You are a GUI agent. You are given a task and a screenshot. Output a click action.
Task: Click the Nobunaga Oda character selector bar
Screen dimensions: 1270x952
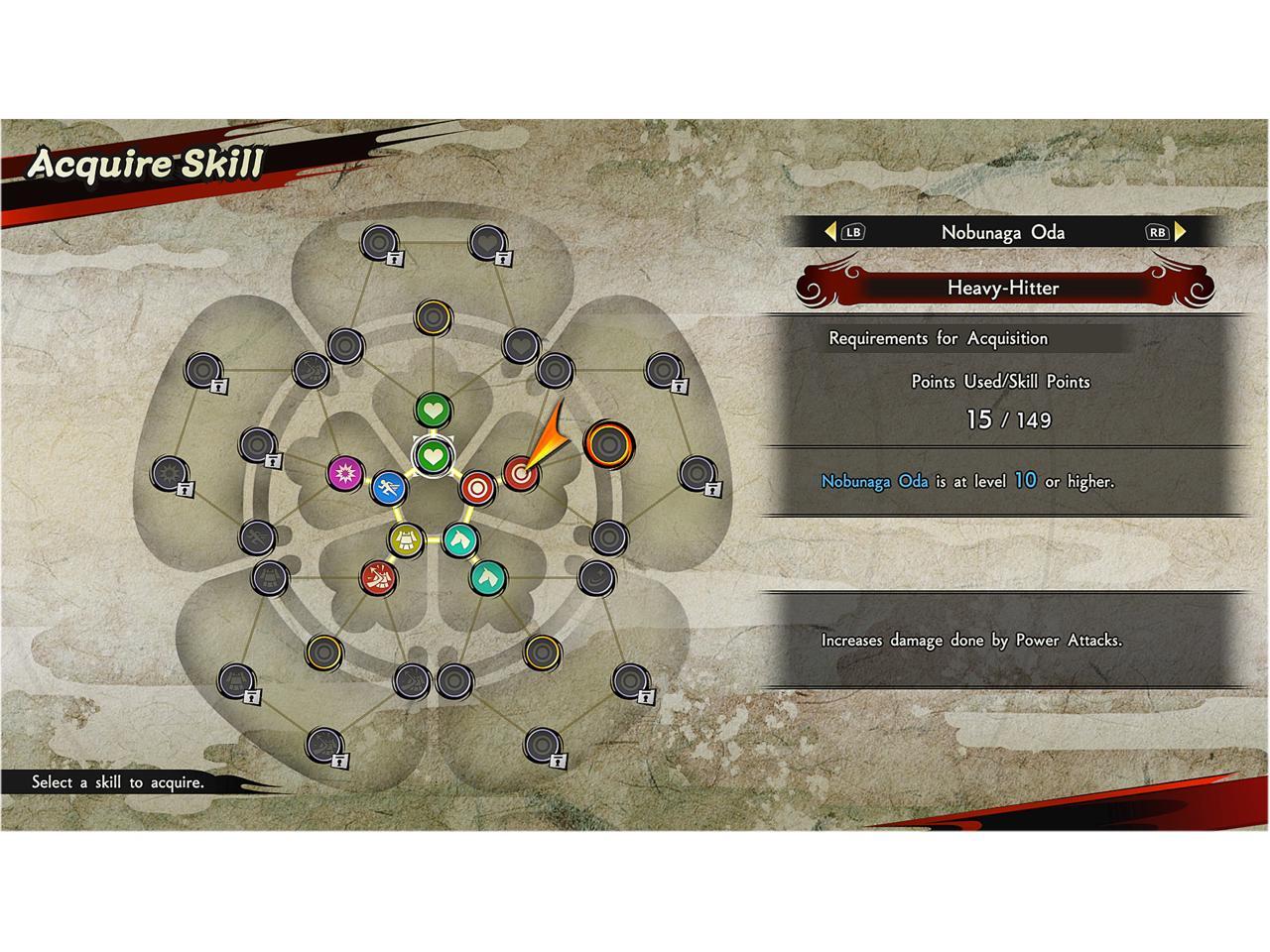(1002, 232)
